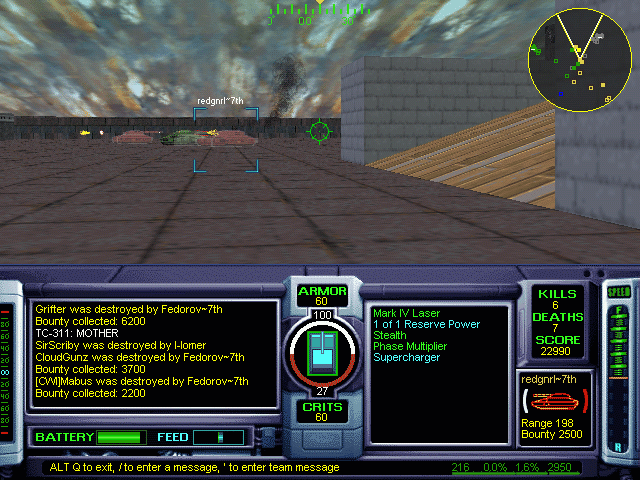The height and width of the screenshot is (480, 640).
Task: Select Mark IV Laser in equipment list
Action: point(405,314)
